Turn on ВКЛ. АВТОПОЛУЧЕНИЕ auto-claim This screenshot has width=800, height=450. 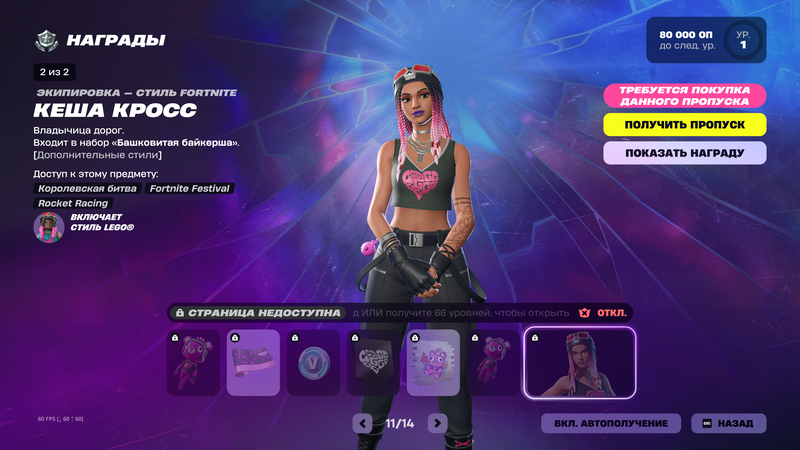point(611,423)
